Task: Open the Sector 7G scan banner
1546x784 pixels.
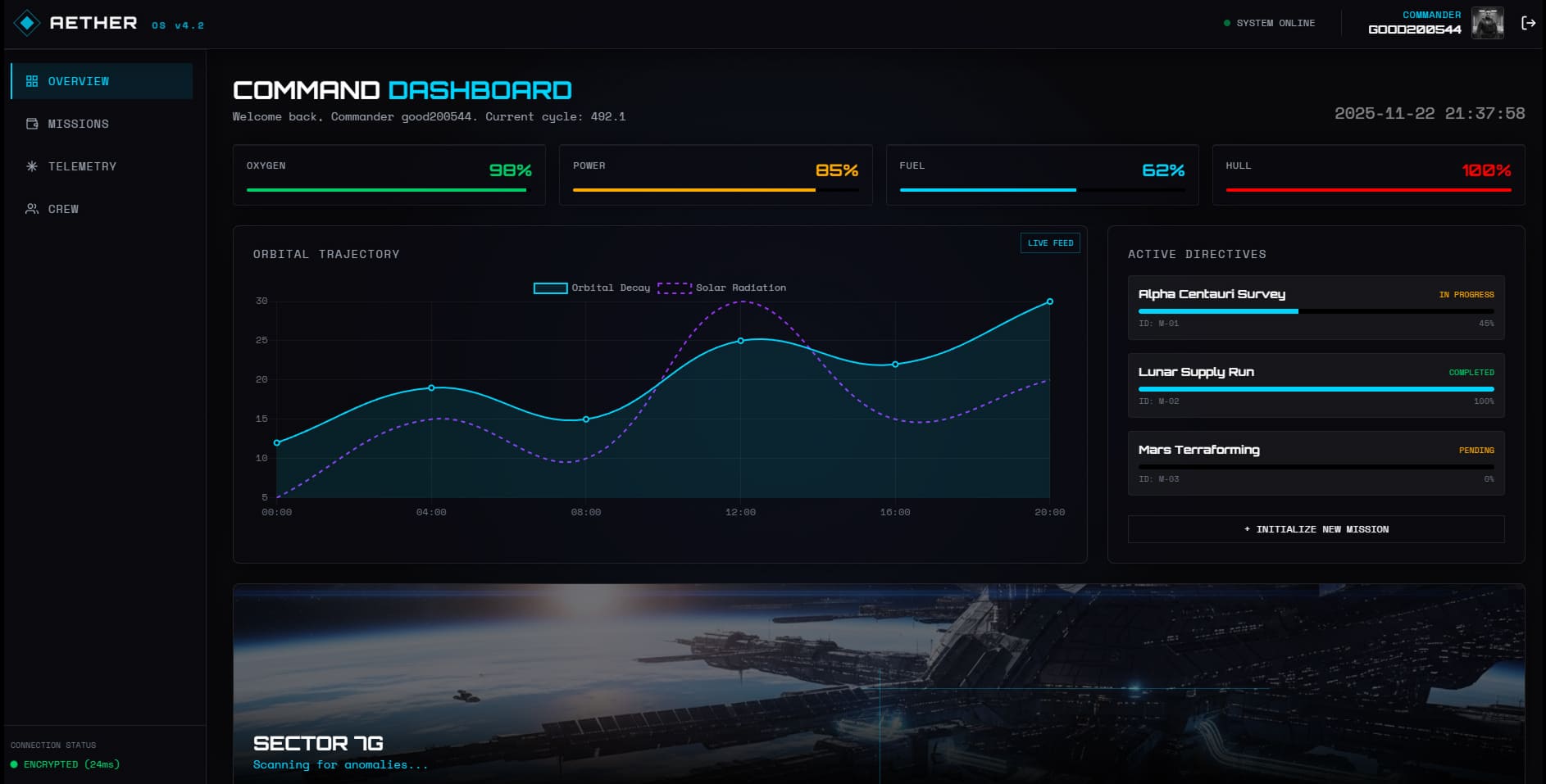Action: coord(878,683)
